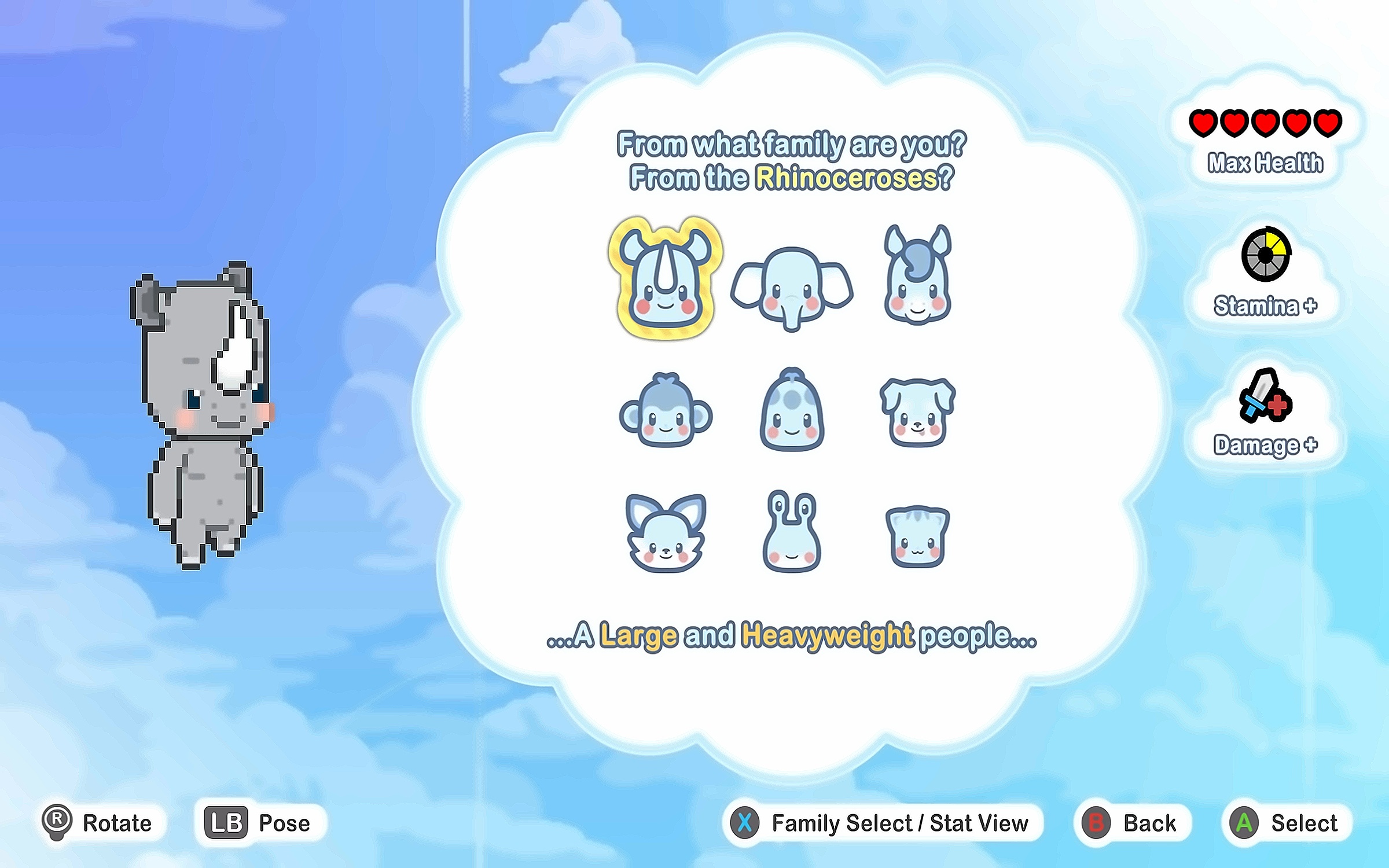Viewport: 1389px width, 868px height.
Task: Pick the horse family icon
Action: click(918, 276)
